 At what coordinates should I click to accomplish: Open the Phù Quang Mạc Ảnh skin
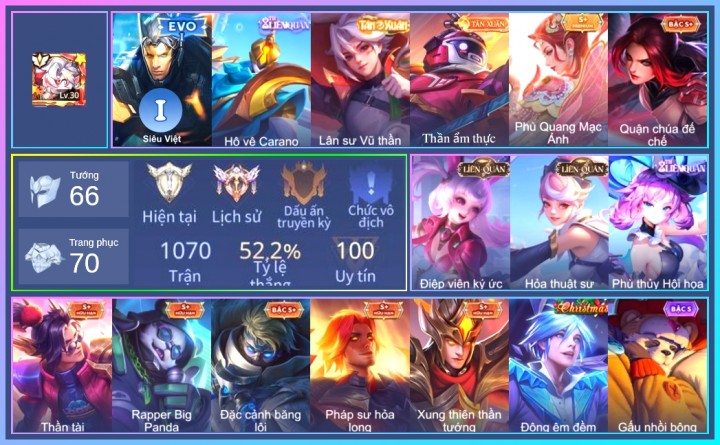(558, 80)
